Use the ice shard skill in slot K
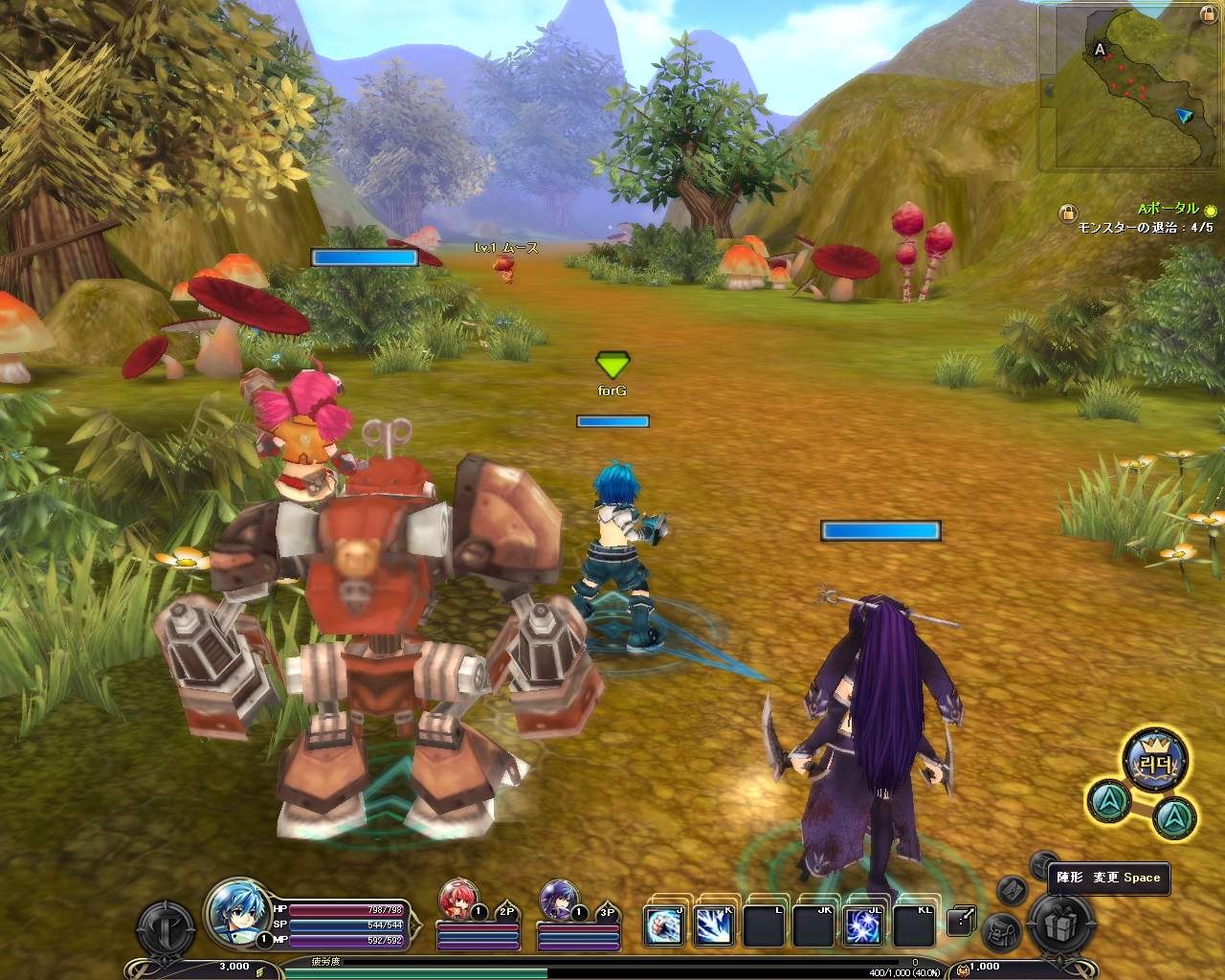 (x=714, y=925)
